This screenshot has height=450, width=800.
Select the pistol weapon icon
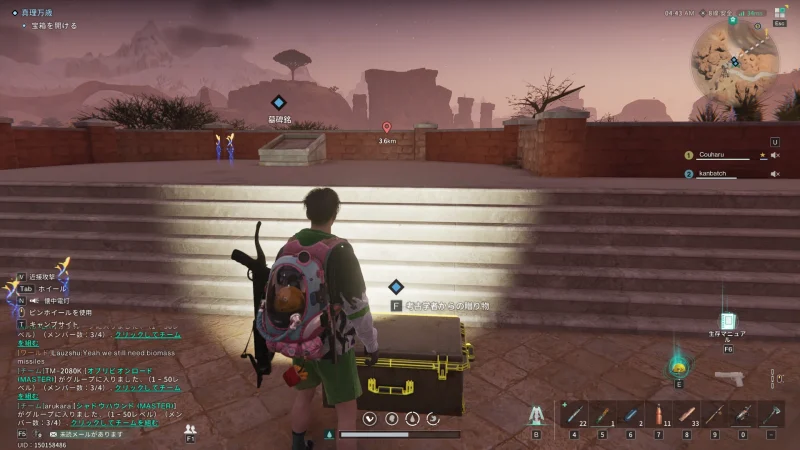click(728, 378)
